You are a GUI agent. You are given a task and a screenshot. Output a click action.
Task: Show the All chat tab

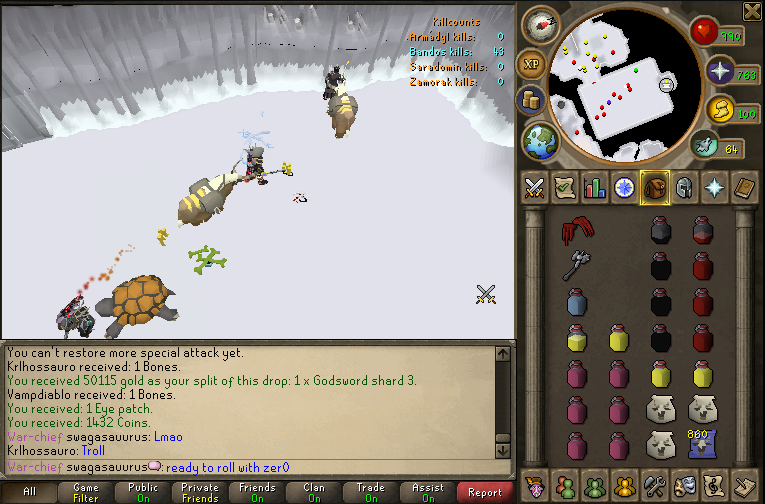[x=29, y=492]
